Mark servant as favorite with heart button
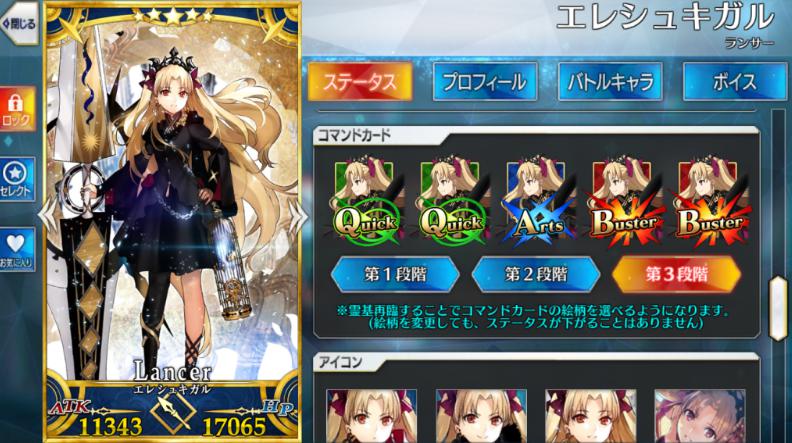792x443 pixels. [x=17, y=249]
